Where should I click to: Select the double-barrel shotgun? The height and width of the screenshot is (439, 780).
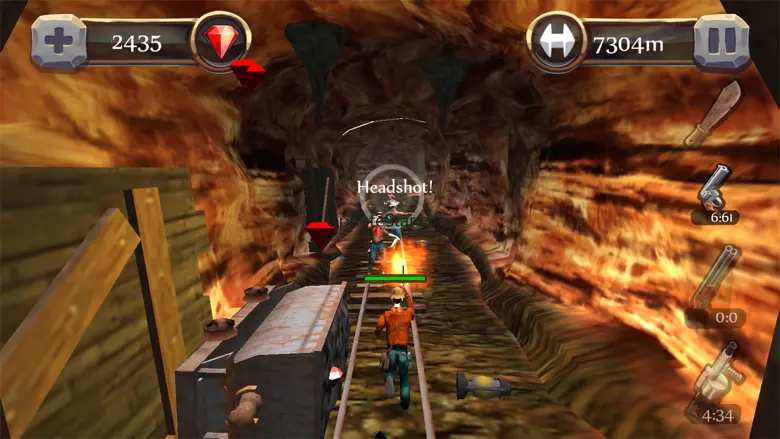coord(718,278)
